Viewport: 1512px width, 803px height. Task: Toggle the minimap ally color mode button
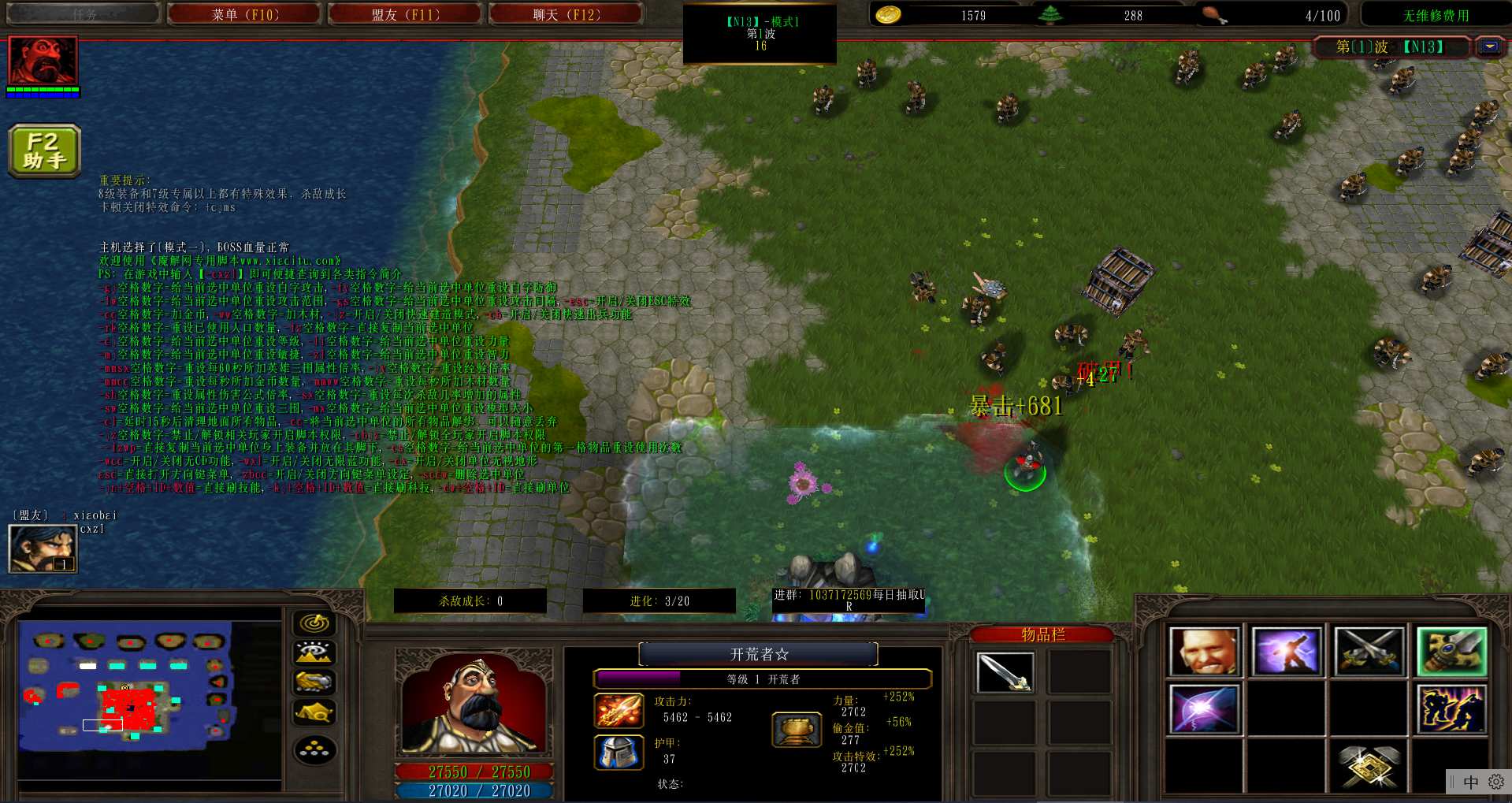coord(314,682)
